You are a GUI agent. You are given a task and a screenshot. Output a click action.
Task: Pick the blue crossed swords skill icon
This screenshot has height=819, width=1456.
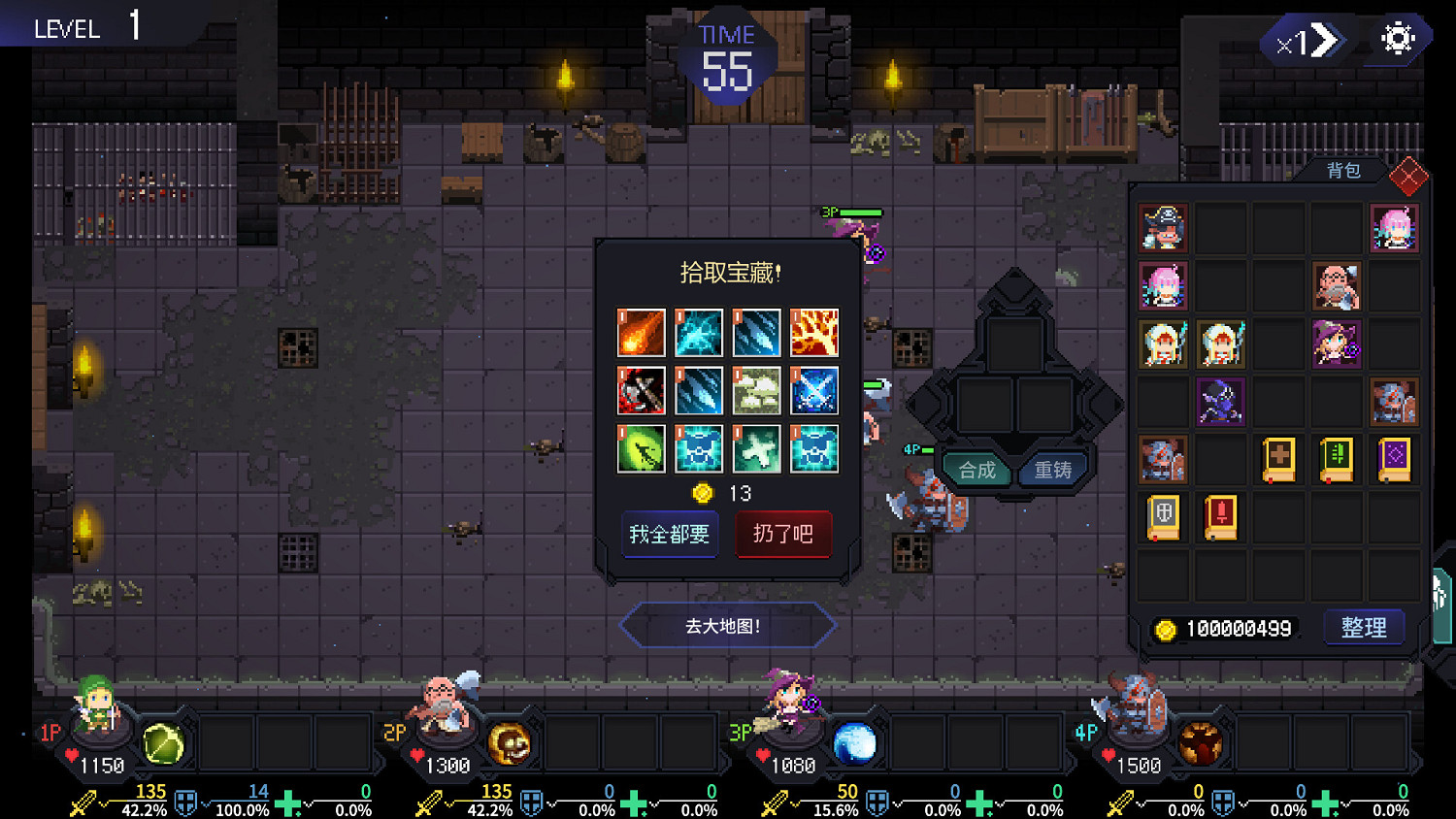click(x=813, y=392)
